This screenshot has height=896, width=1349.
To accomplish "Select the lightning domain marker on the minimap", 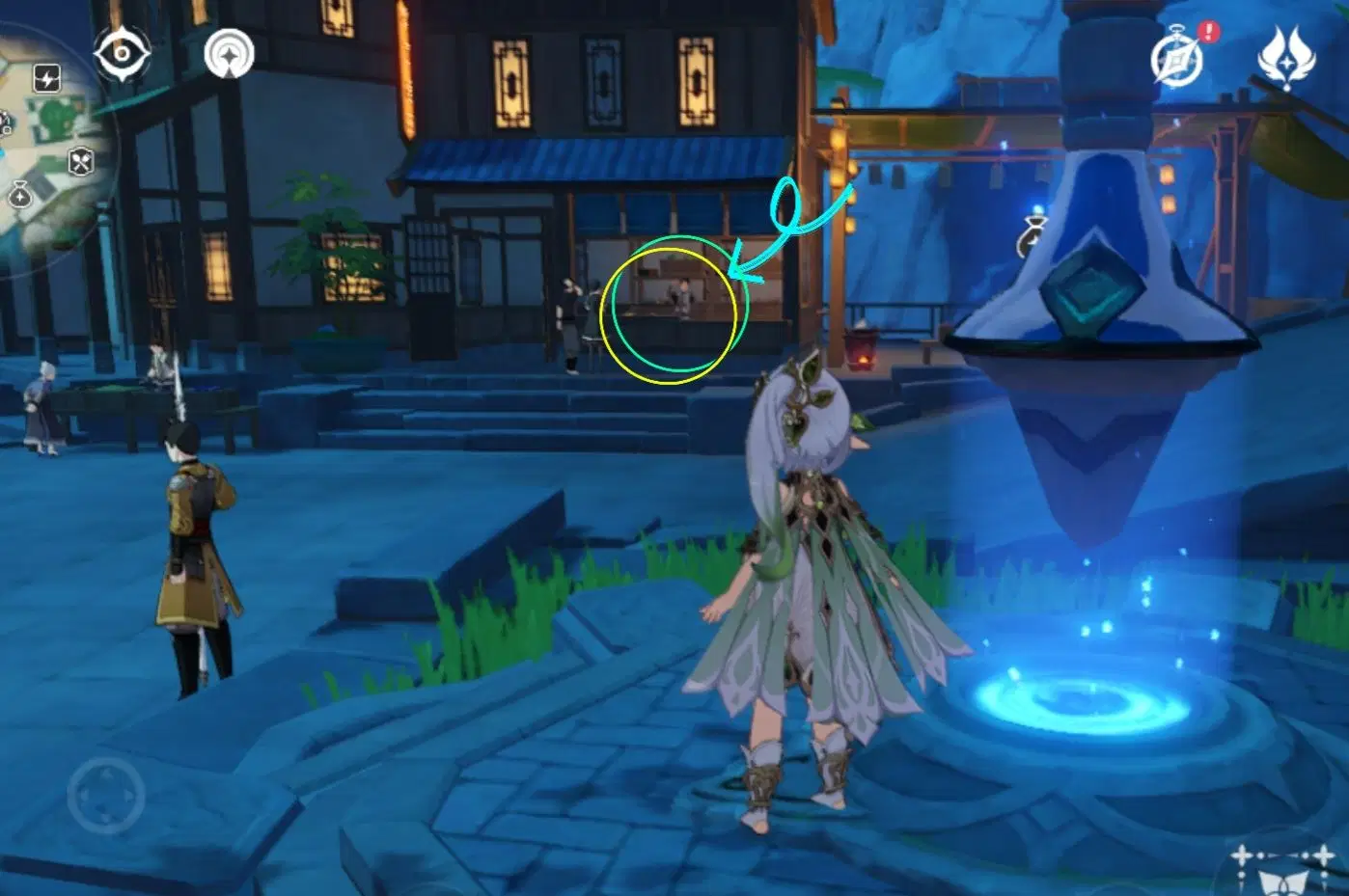I will [46, 77].
